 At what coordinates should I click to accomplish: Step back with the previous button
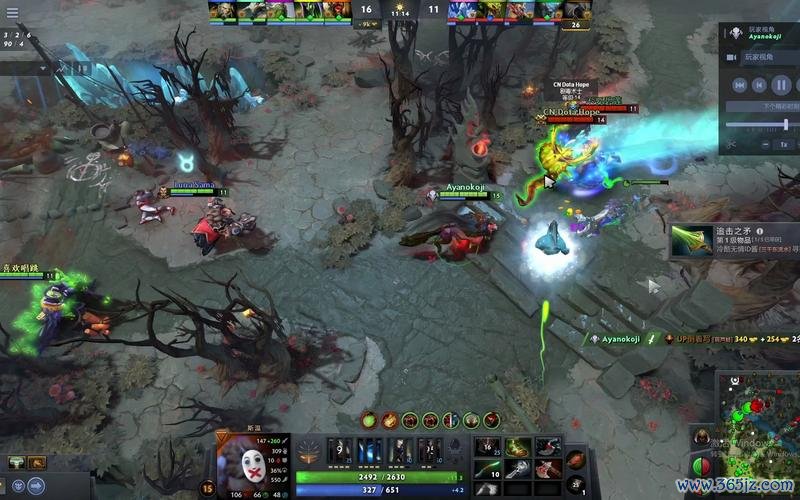(760, 85)
